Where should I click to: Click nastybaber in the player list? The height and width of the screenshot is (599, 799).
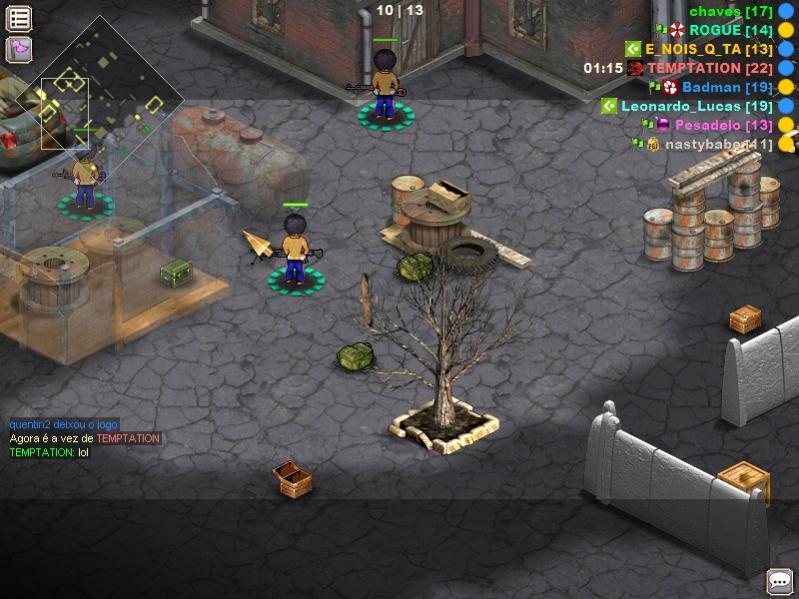[x=718, y=144]
